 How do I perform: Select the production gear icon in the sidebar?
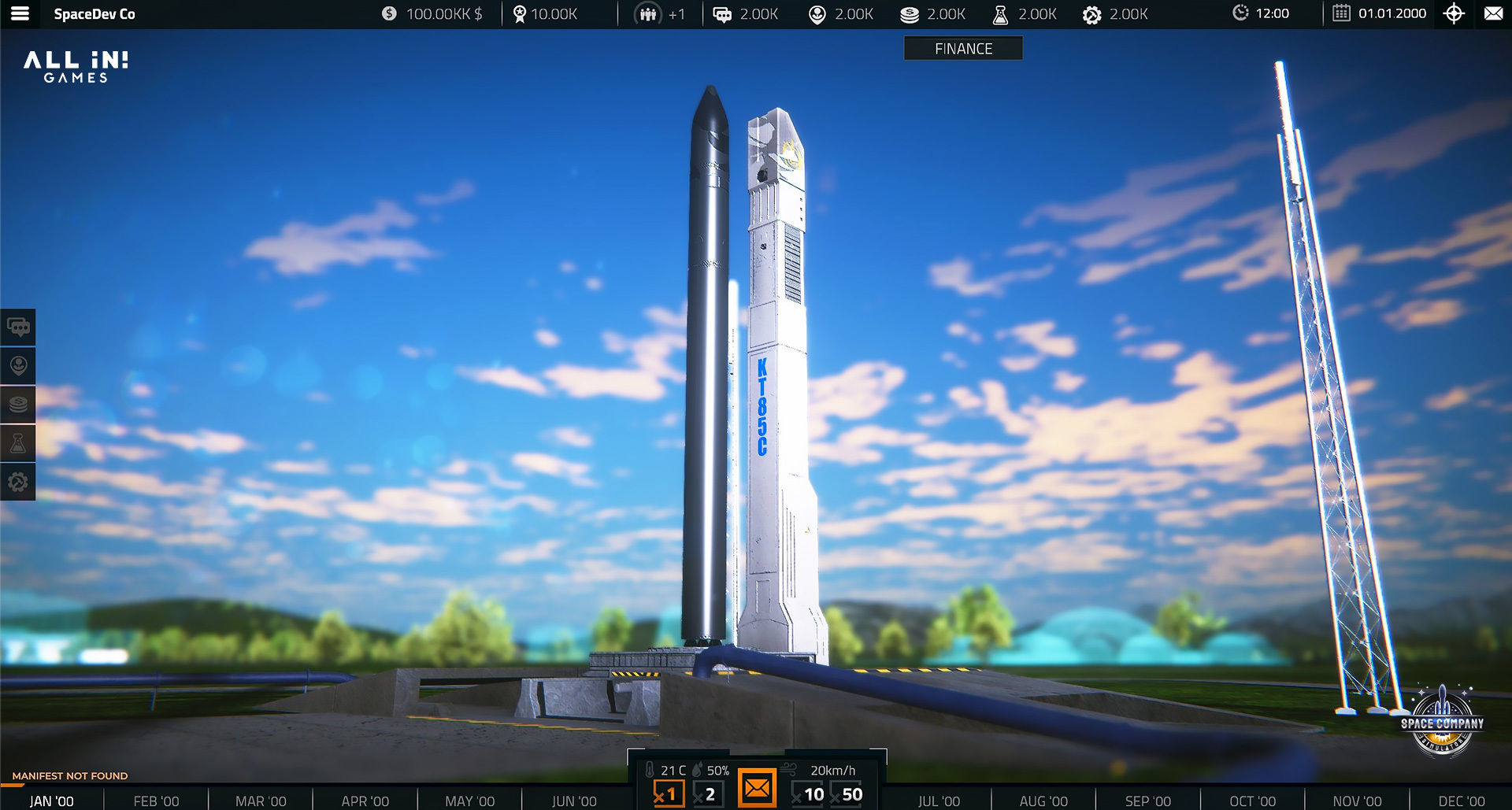click(19, 482)
